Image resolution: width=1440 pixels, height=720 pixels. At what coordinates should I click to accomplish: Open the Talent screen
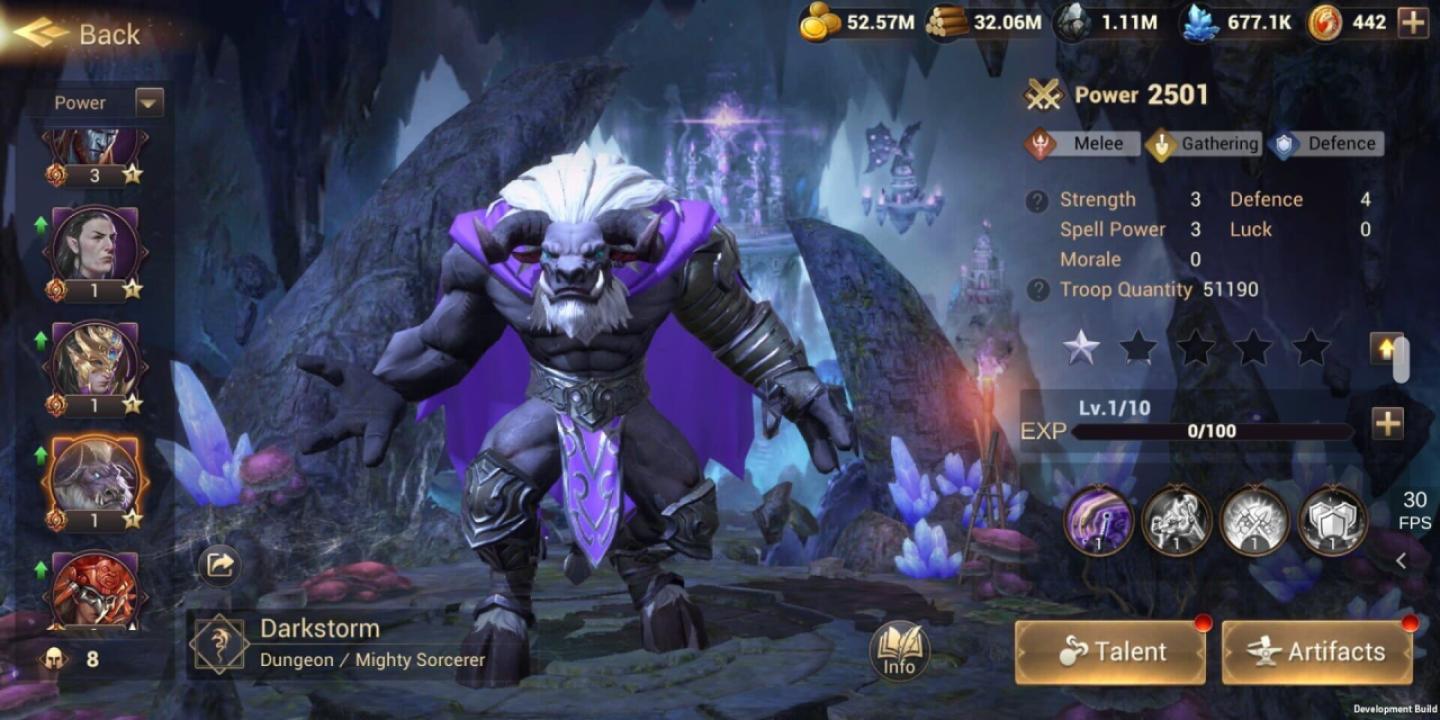click(x=1110, y=652)
